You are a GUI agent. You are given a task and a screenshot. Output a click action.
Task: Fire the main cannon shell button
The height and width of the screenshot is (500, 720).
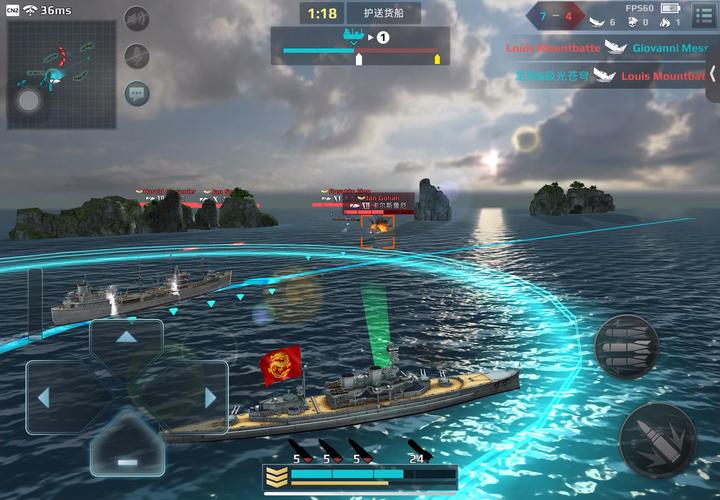[x=657, y=440]
